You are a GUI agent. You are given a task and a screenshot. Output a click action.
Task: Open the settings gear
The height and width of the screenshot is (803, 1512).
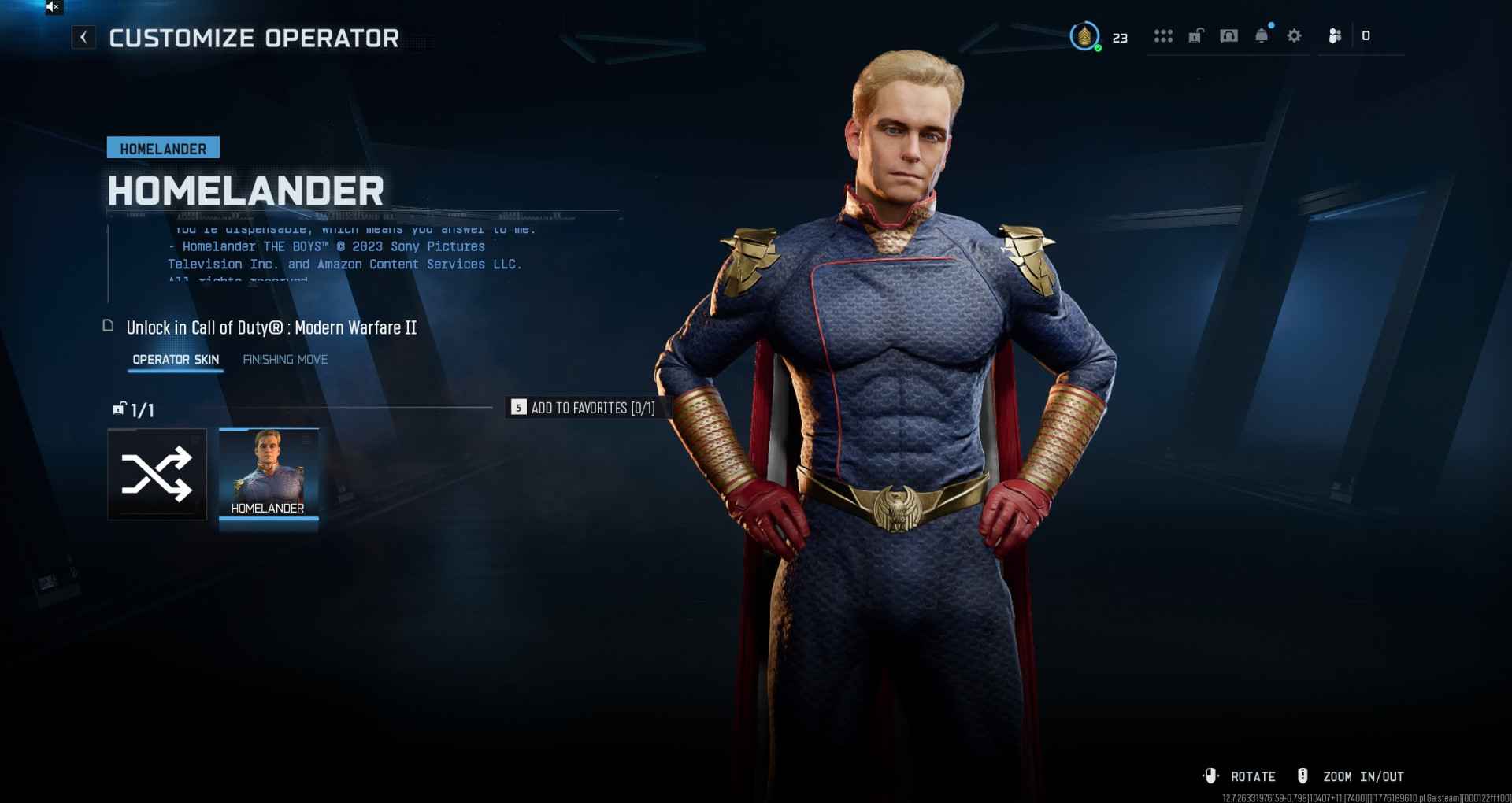click(1294, 36)
